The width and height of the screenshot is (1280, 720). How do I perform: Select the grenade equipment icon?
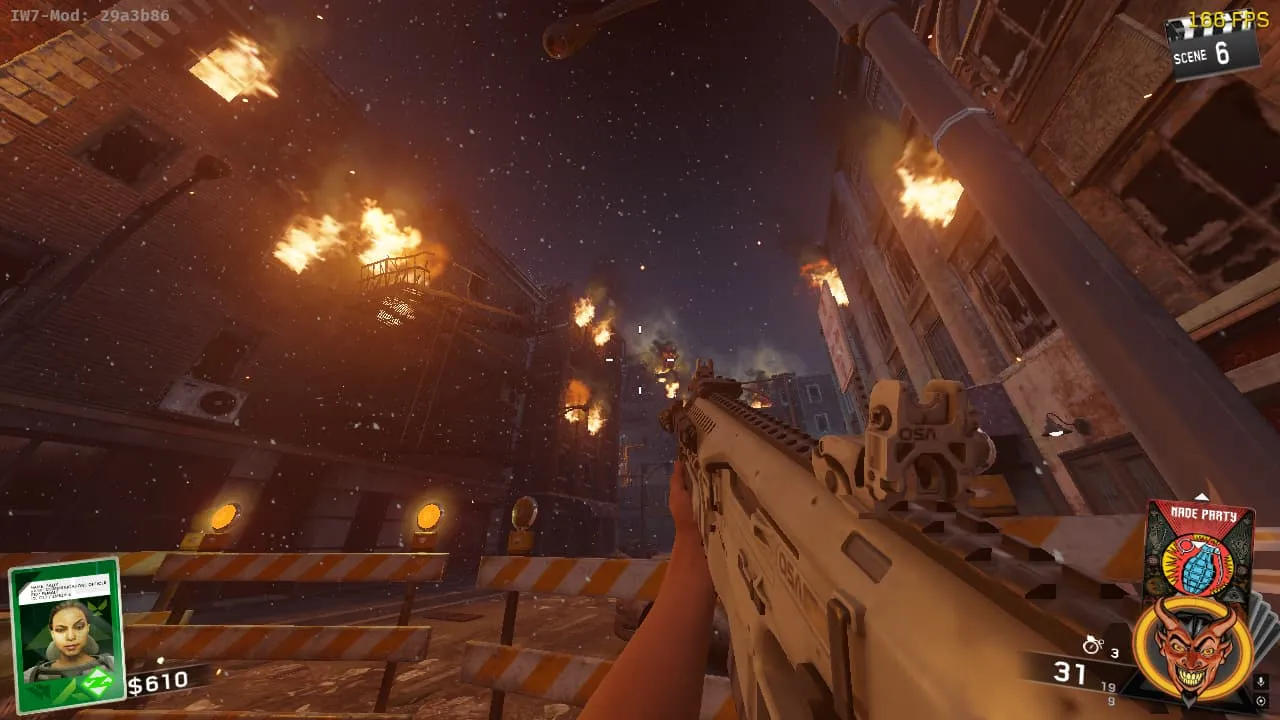1093,645
